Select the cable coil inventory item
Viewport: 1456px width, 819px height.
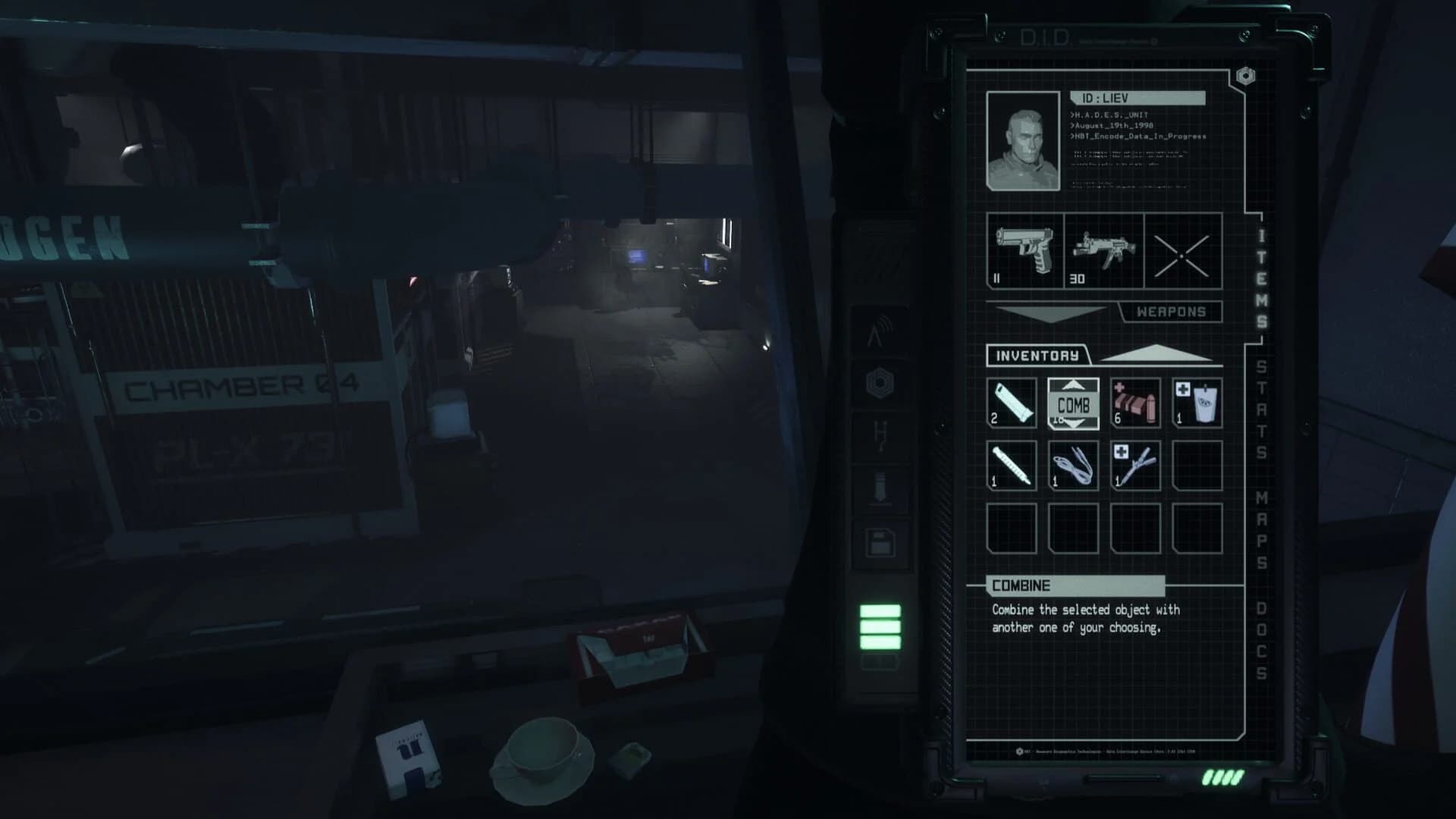pyautogui.click(x=1074, y=465)
